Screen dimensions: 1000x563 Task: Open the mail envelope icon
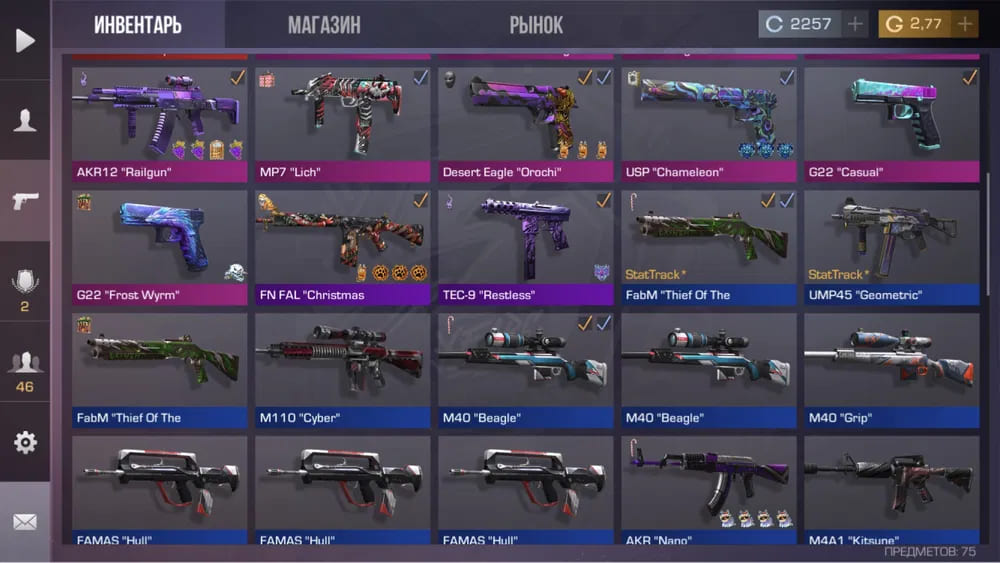[25, 522]
